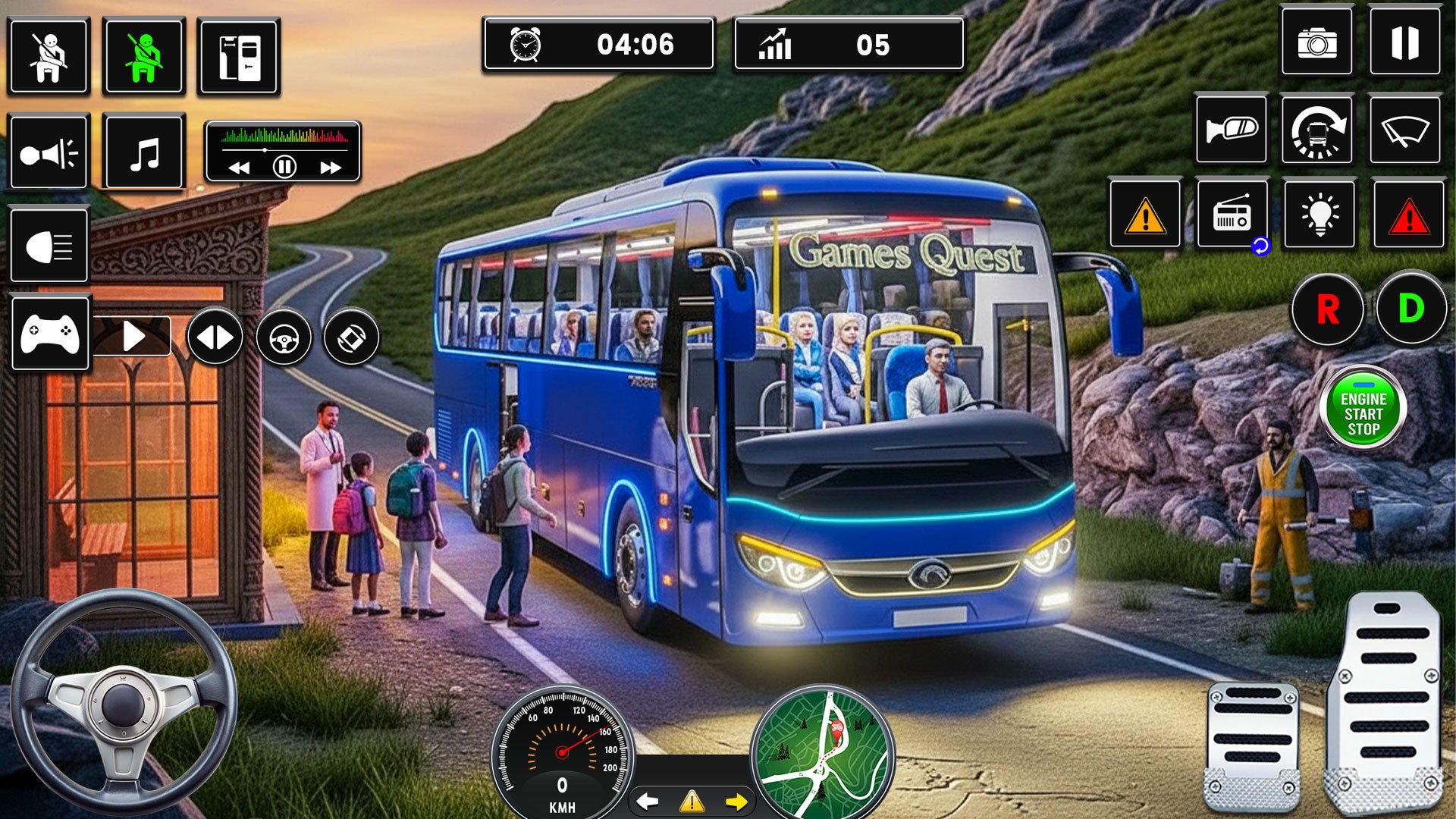Pause the game
Screen dimensions: 1456x819
(x=1404, y=43)
